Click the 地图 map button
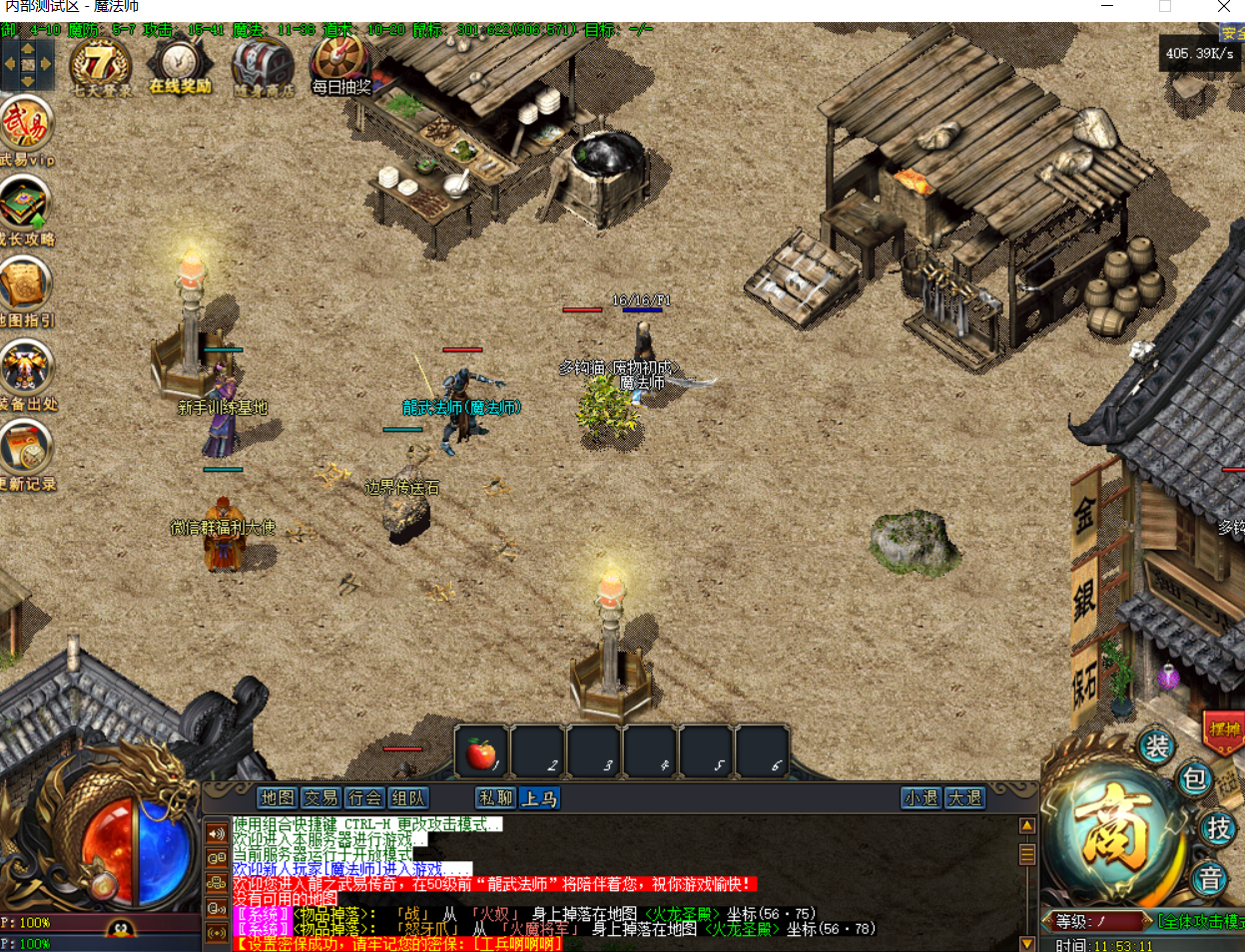The image size is (1245, 952). (x=278, y=798)
